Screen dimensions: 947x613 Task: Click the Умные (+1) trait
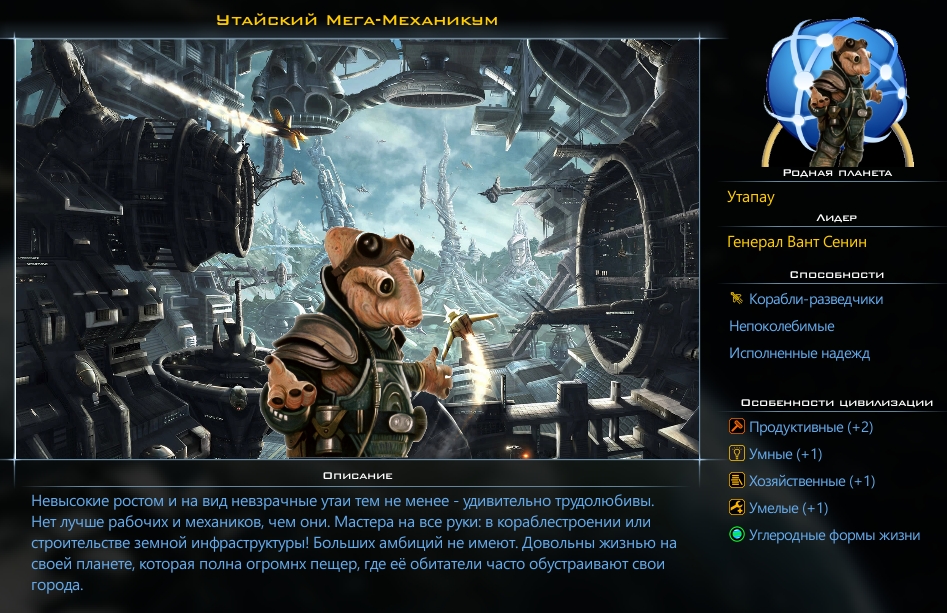(785, 454)
